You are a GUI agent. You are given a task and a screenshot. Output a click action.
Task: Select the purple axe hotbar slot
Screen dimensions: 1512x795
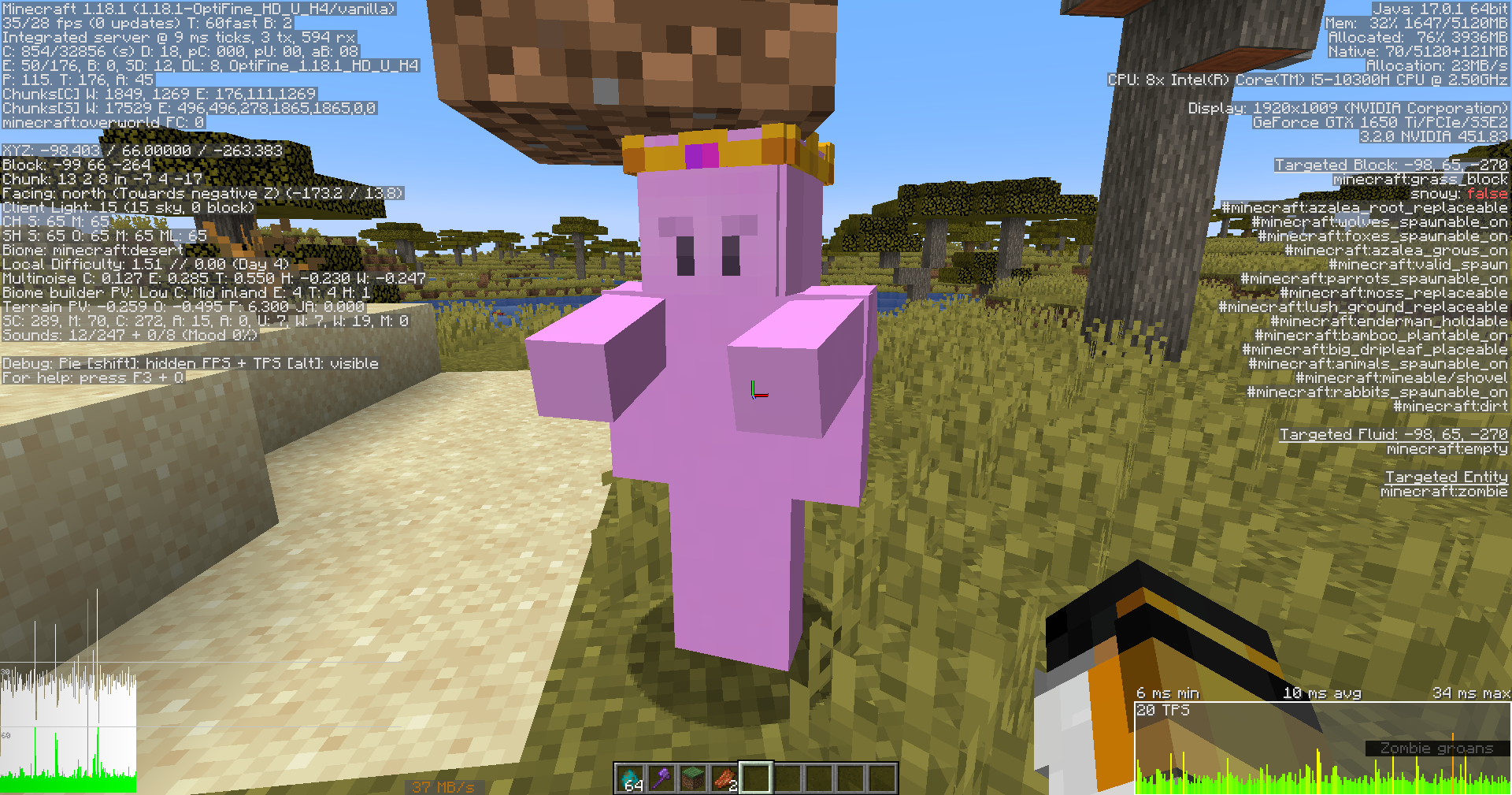[661, 777]
